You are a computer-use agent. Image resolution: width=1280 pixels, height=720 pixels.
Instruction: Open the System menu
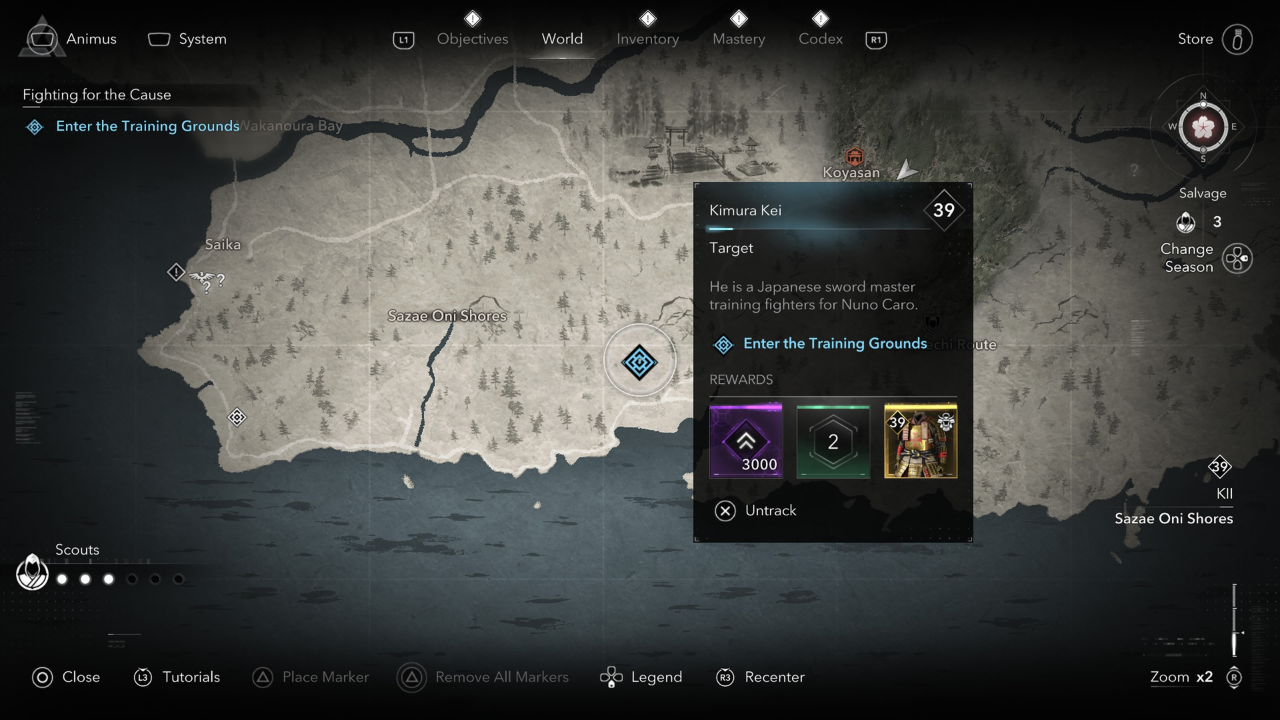point(188,39)
